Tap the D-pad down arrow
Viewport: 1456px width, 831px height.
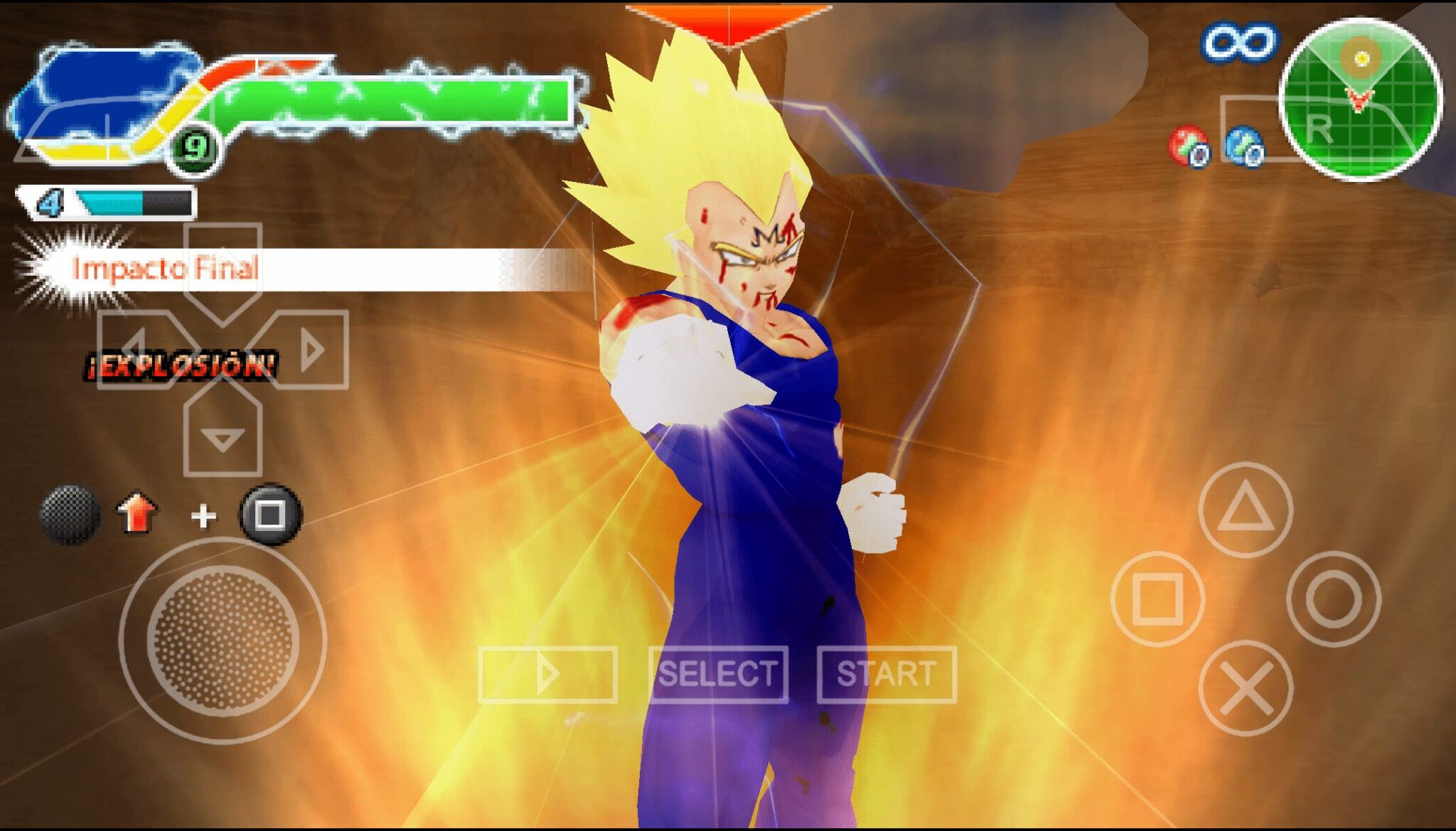point(223,436)
